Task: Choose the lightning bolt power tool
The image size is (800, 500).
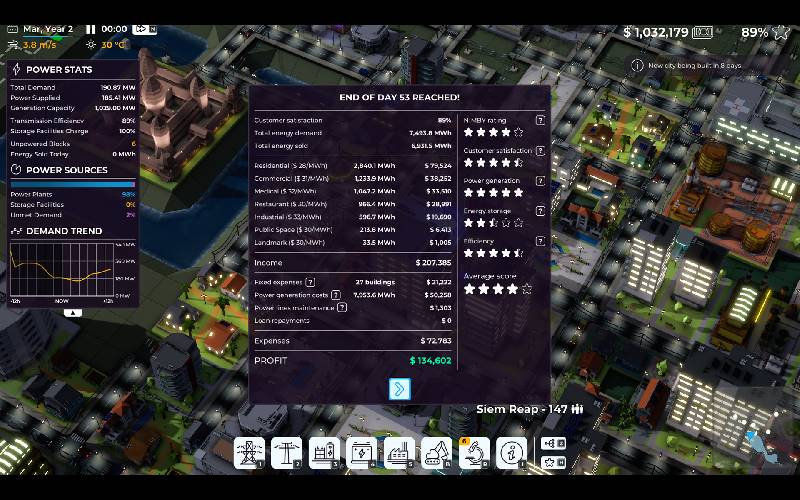Action: (360, 452)
